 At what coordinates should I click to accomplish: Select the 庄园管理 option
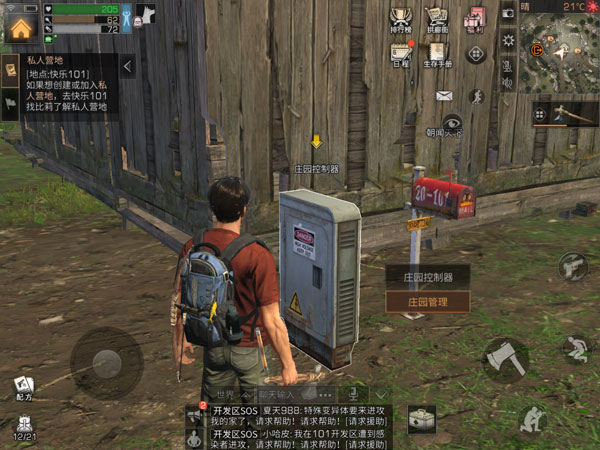pos(427,301)
